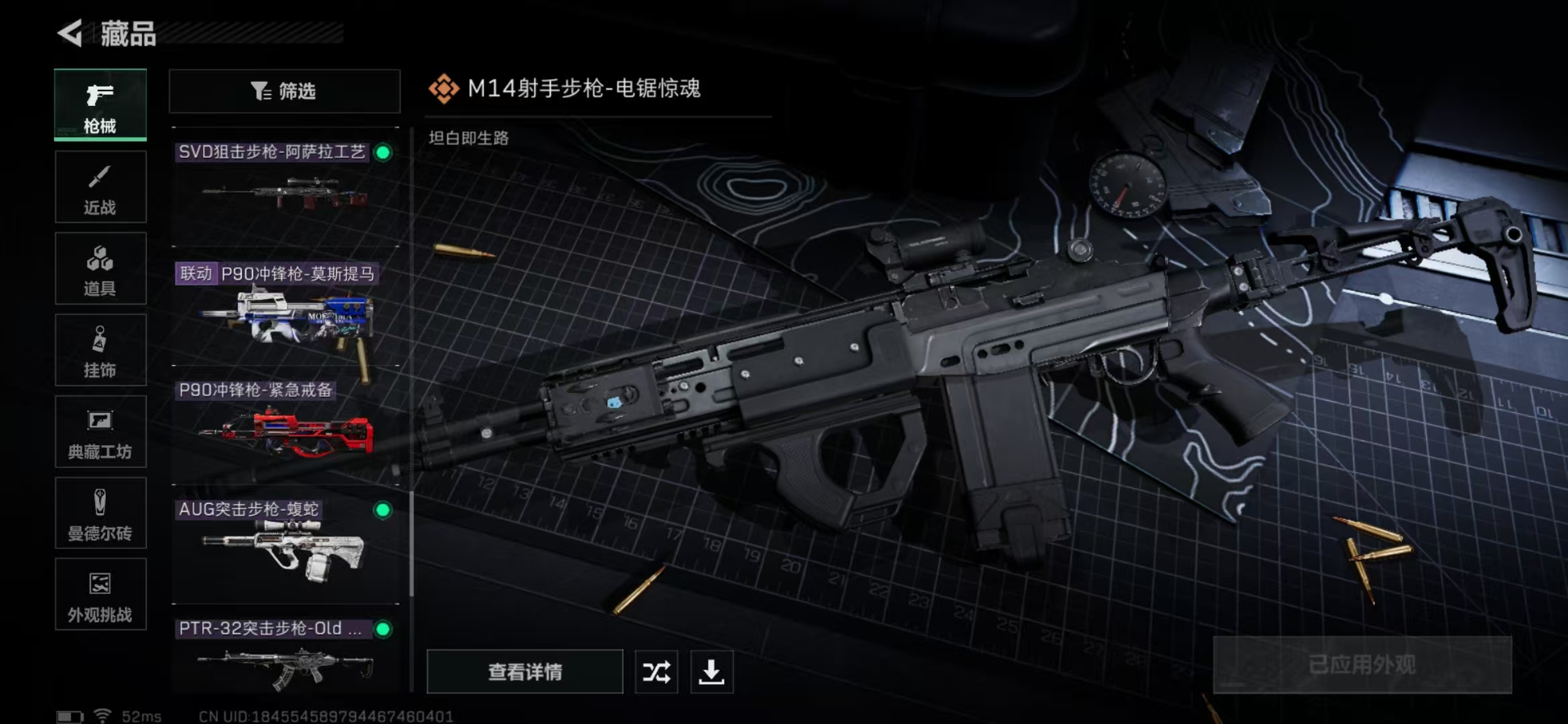Open the 典藏工坊 workshop tab

coord(100,432)
